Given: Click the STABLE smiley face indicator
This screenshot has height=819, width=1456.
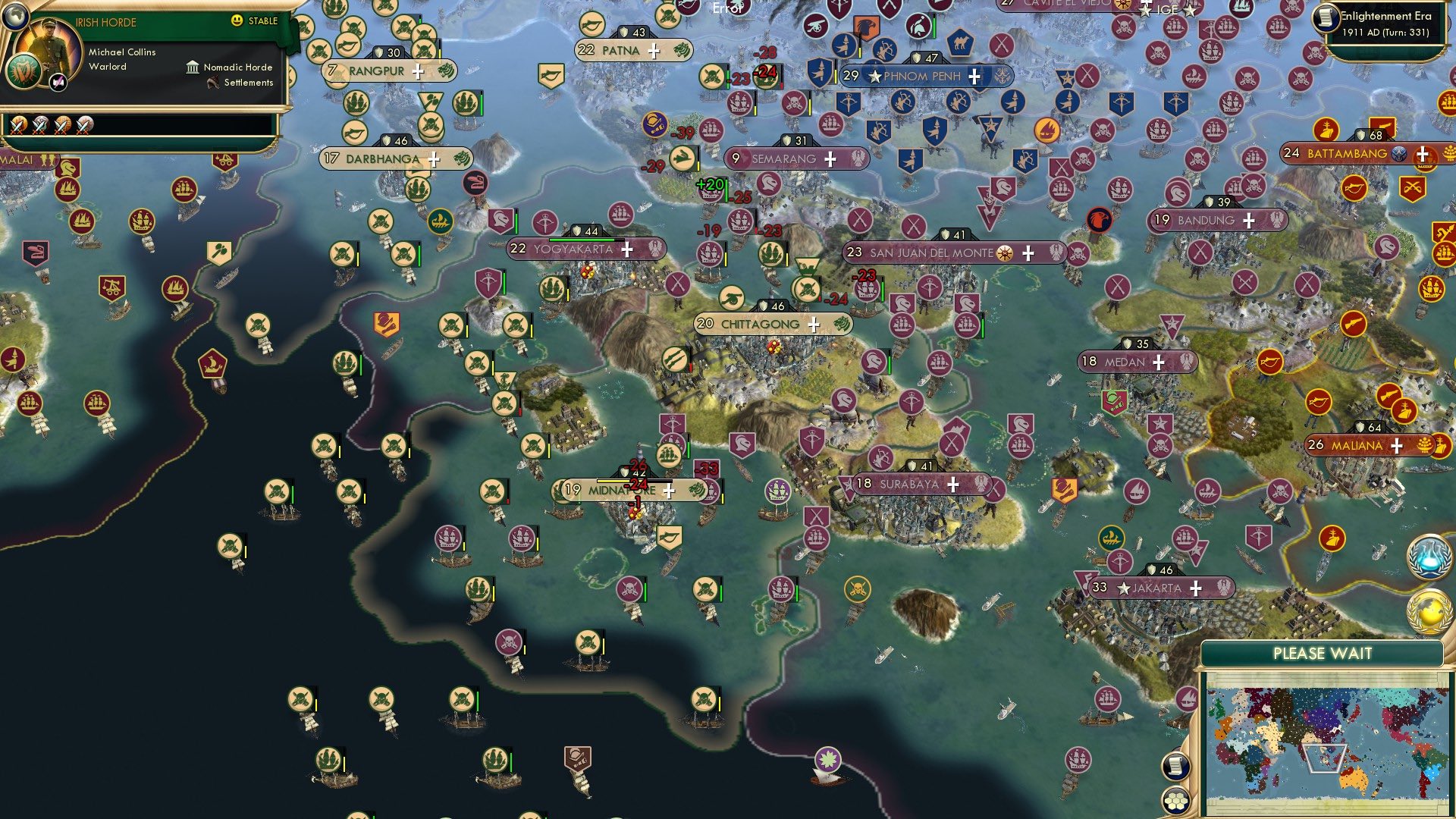Looking at the screenshot, I should click(x=238, y=21).
